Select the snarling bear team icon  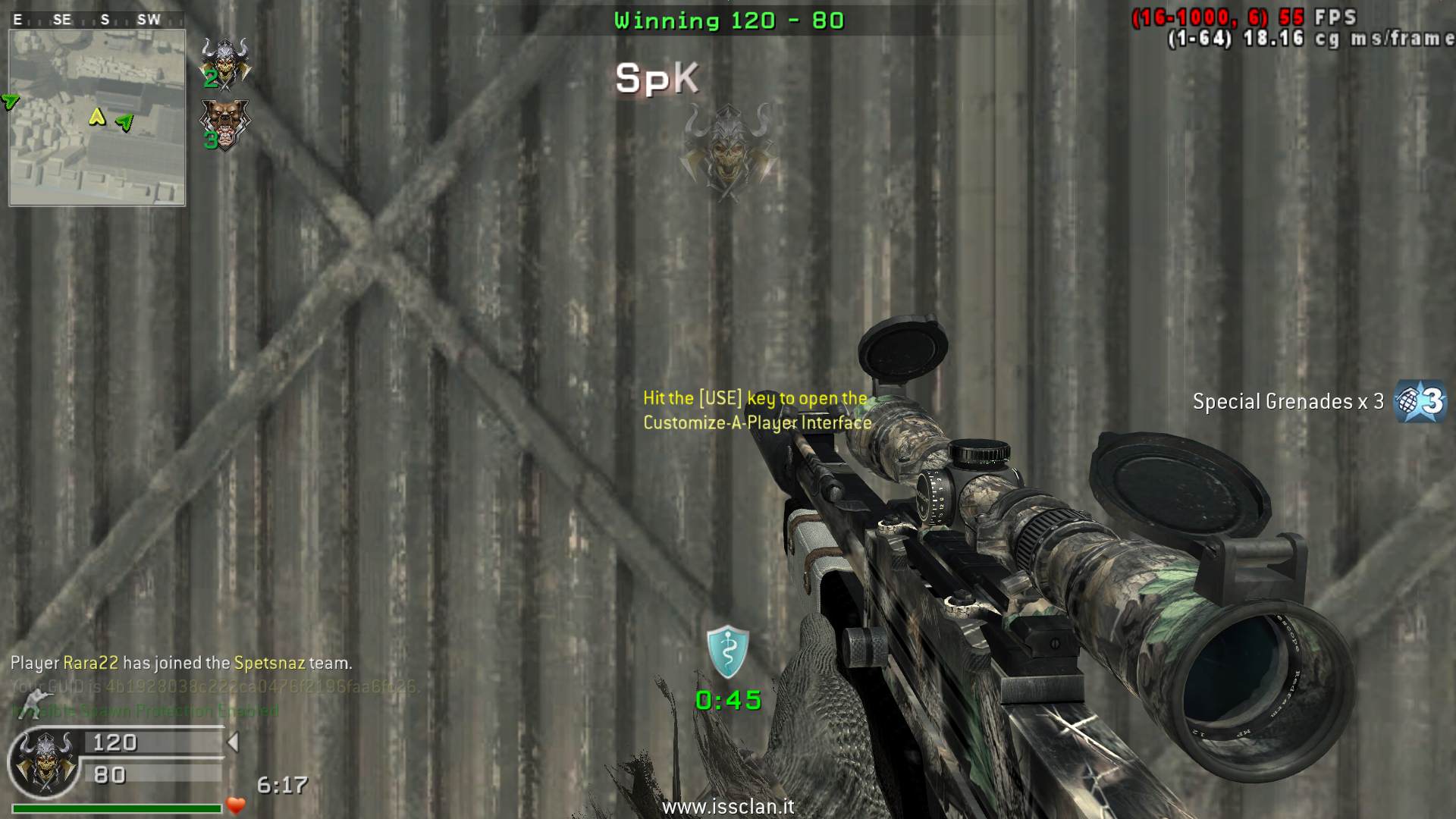[x=223, y=124]
